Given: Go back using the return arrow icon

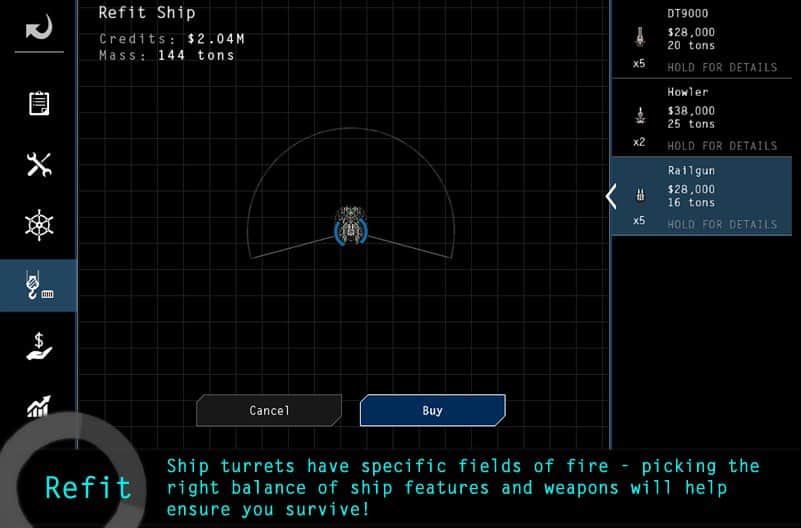Looking at the screenshot, I should tap(39, 27).
